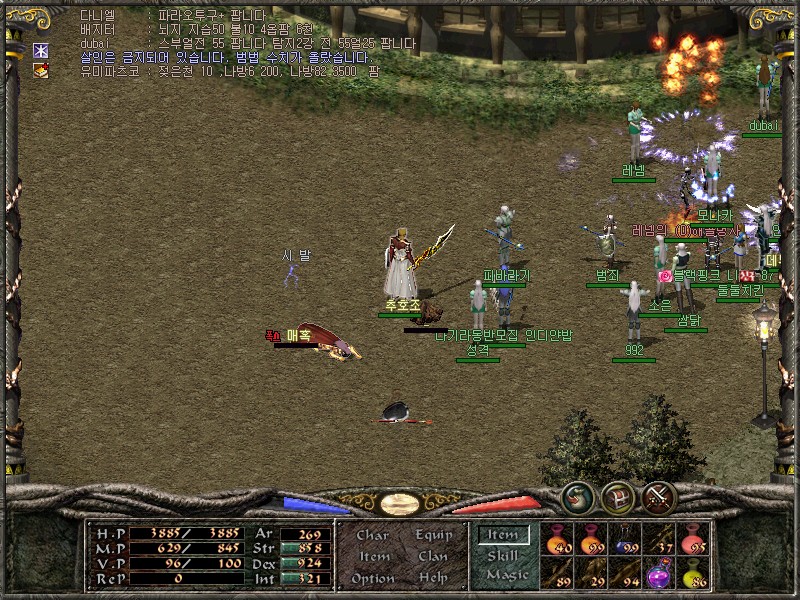Open the Clan menu
The height and width of the screenshot is (600, 800).
(432, 557)
